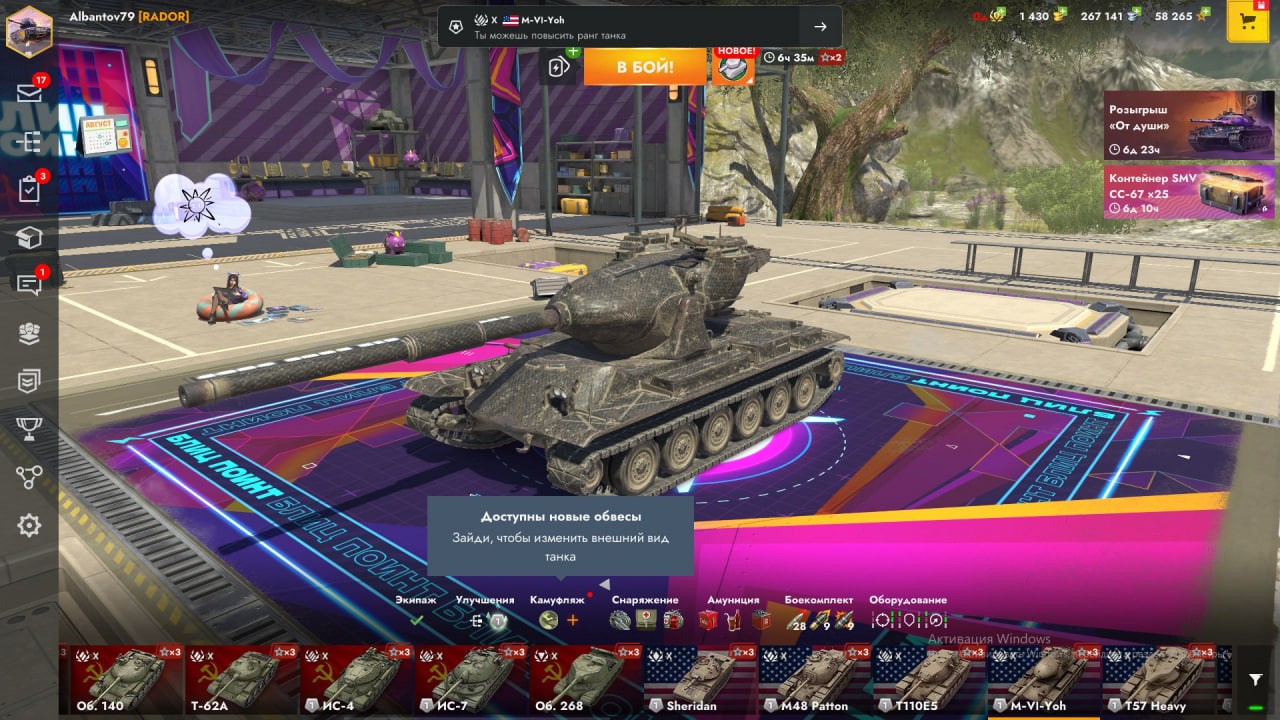Screen dimensions: 1280x720
Task: Select the T57 Heavy tank
Action: [1158, 679]
